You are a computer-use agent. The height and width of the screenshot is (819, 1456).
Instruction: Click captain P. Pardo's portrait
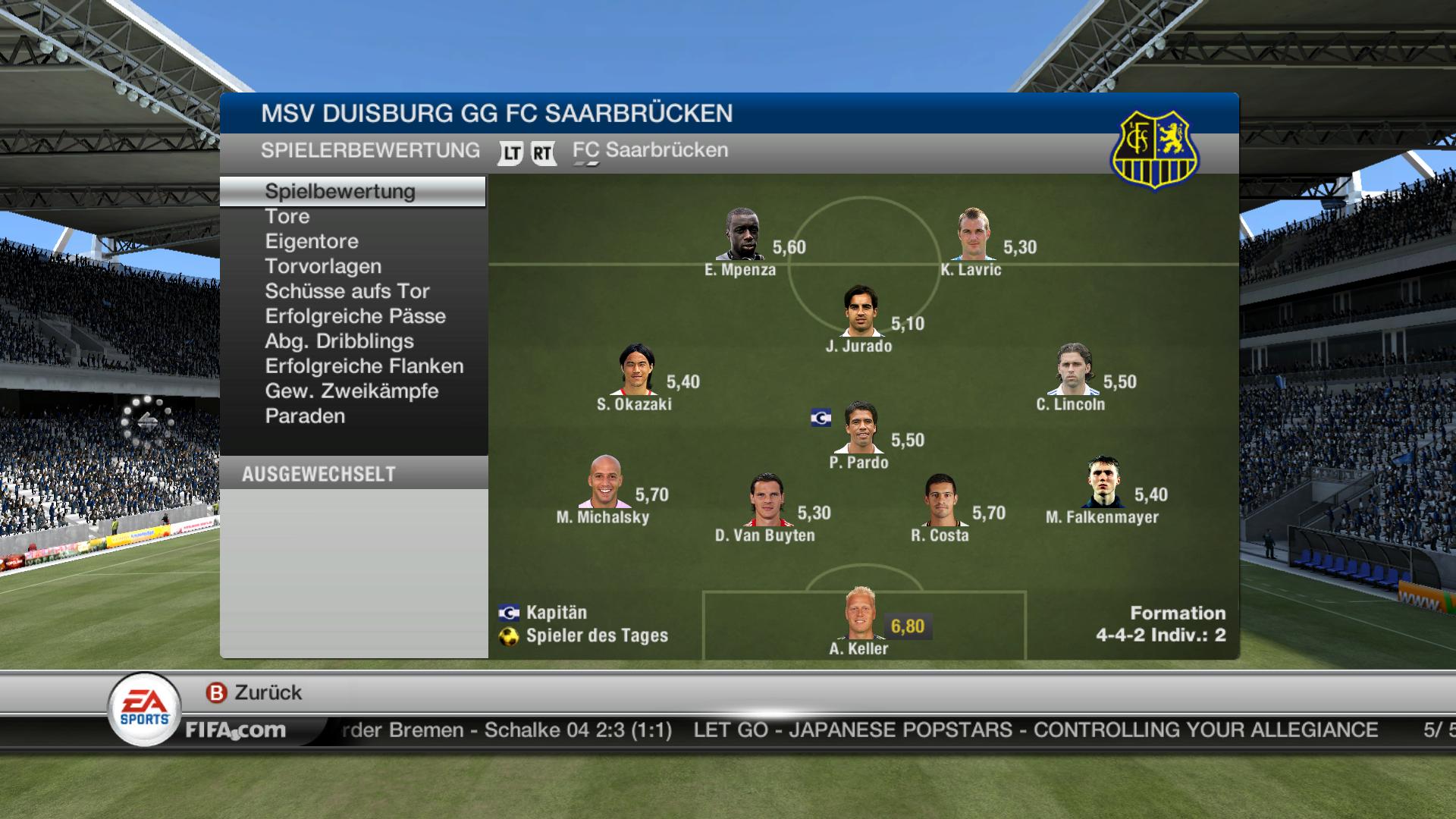coord(861,428)
